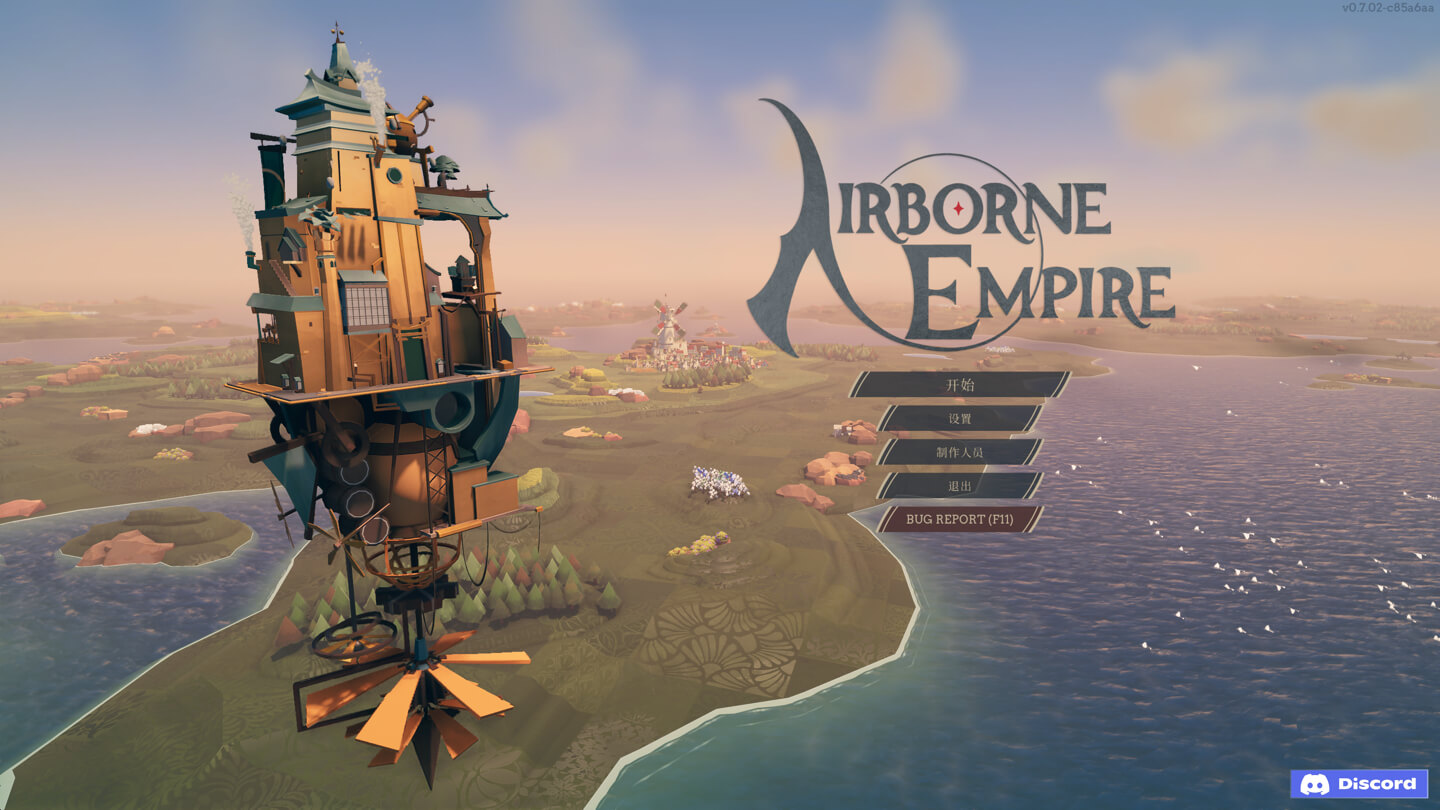Click the blue Discord widget in the corner
Image resolution: width=1440 pixels, height=810 pixels.
[x=1360, y=784]
